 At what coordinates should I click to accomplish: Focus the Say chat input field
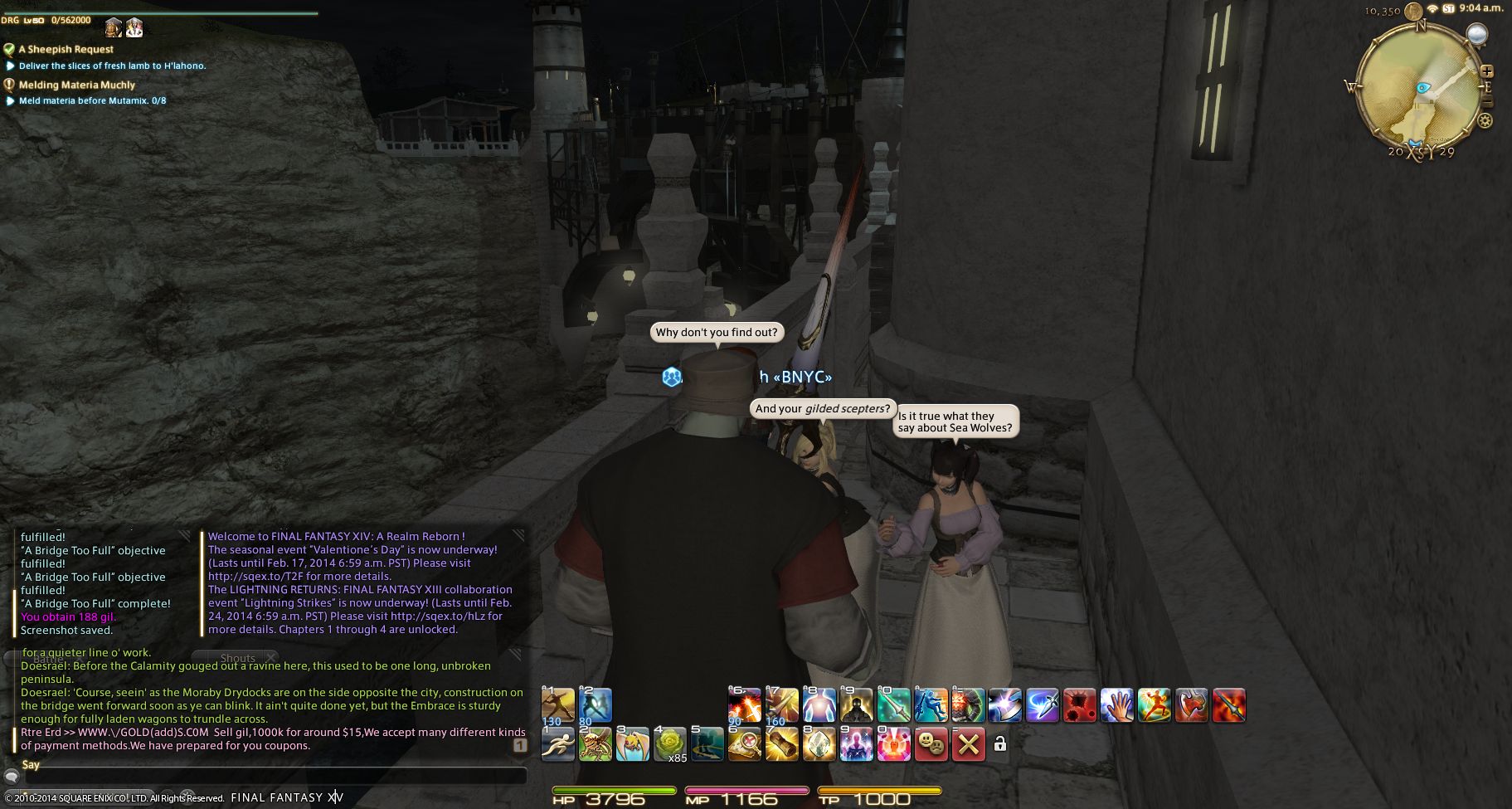pos(274,777)
